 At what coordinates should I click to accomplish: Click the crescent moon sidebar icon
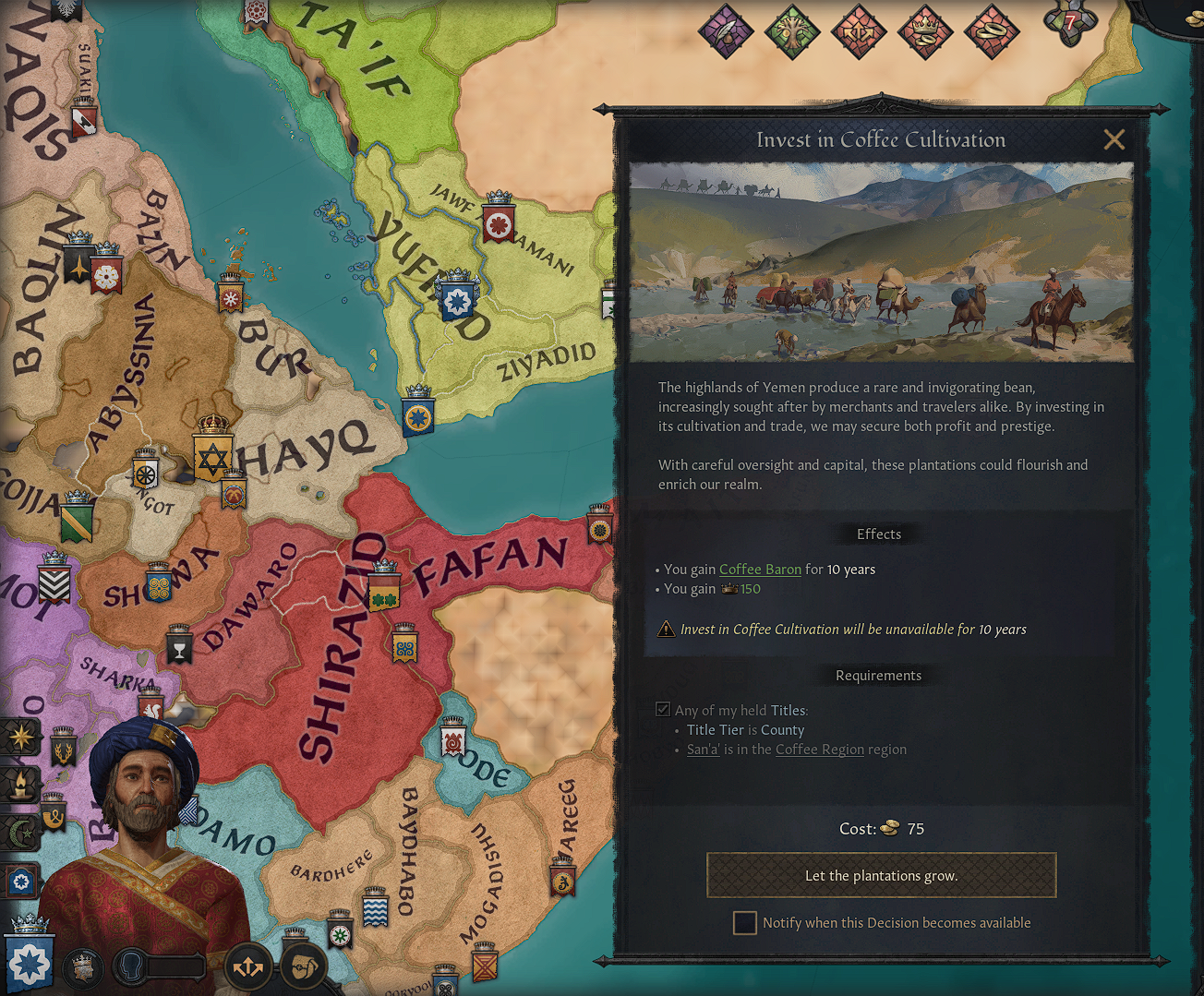point(18,833)
